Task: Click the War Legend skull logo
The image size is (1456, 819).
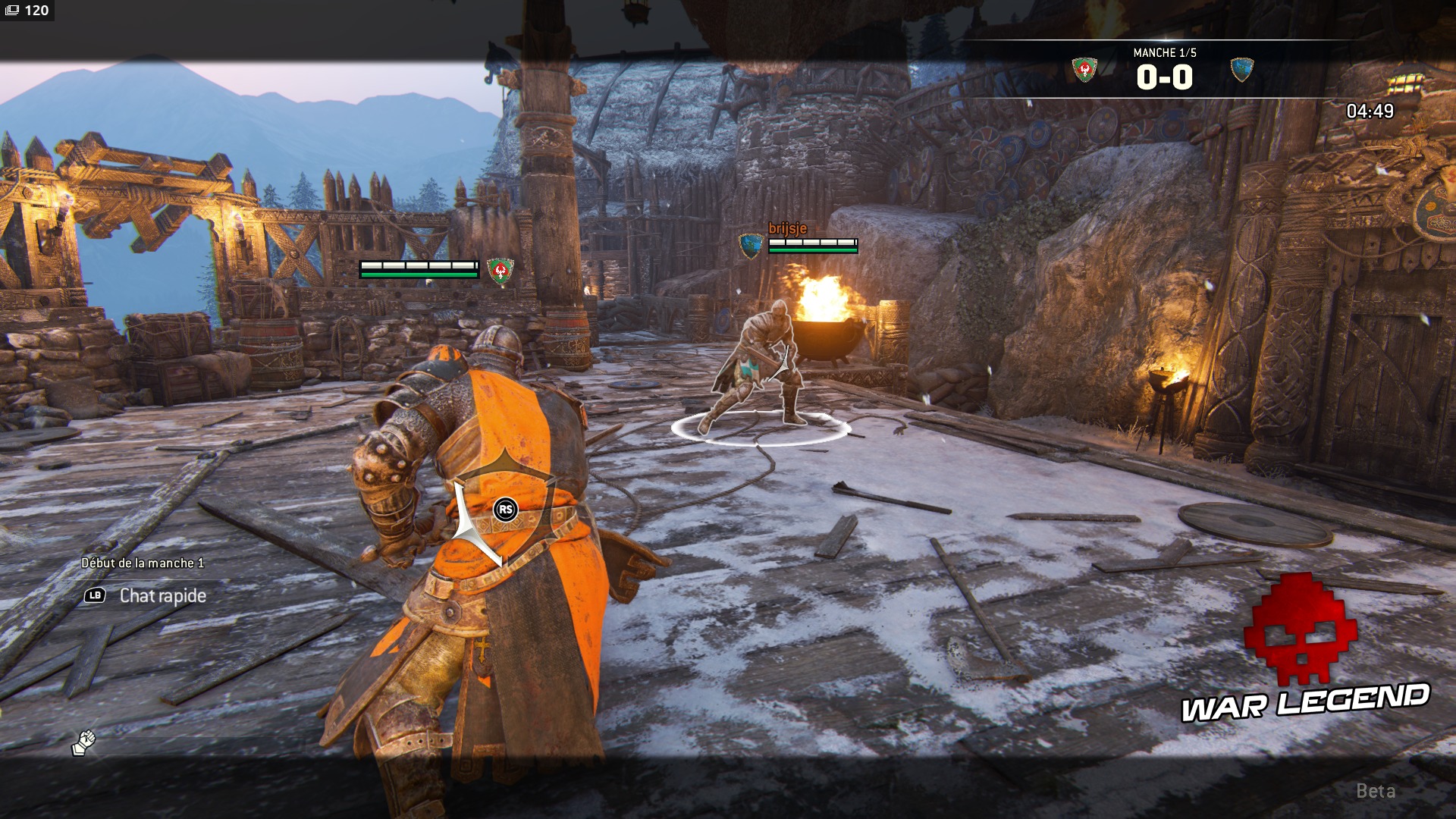Action: [1300, 629]
